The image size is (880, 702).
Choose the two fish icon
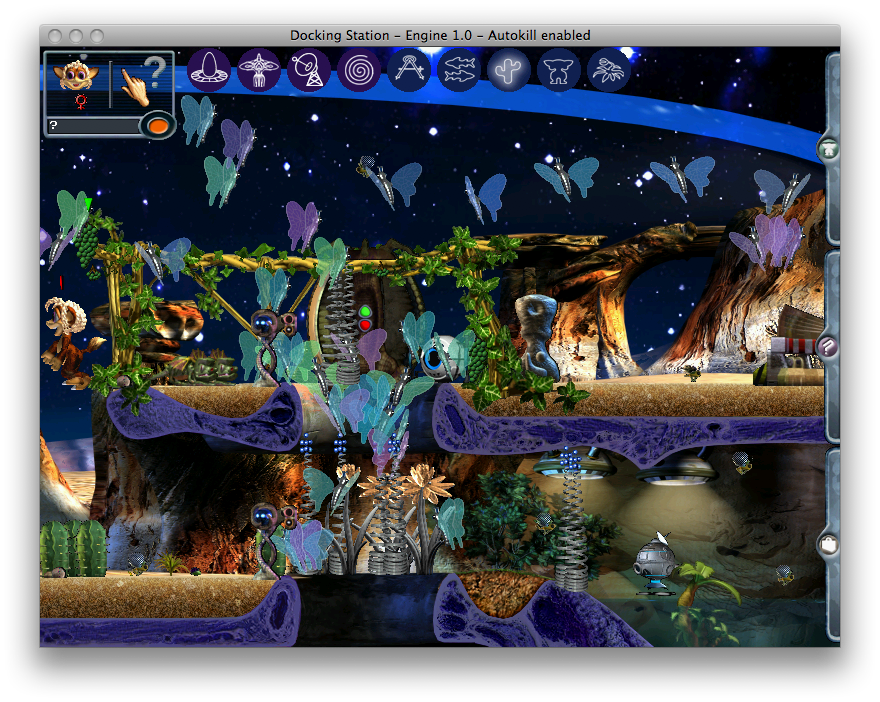(x=459, y=70)
